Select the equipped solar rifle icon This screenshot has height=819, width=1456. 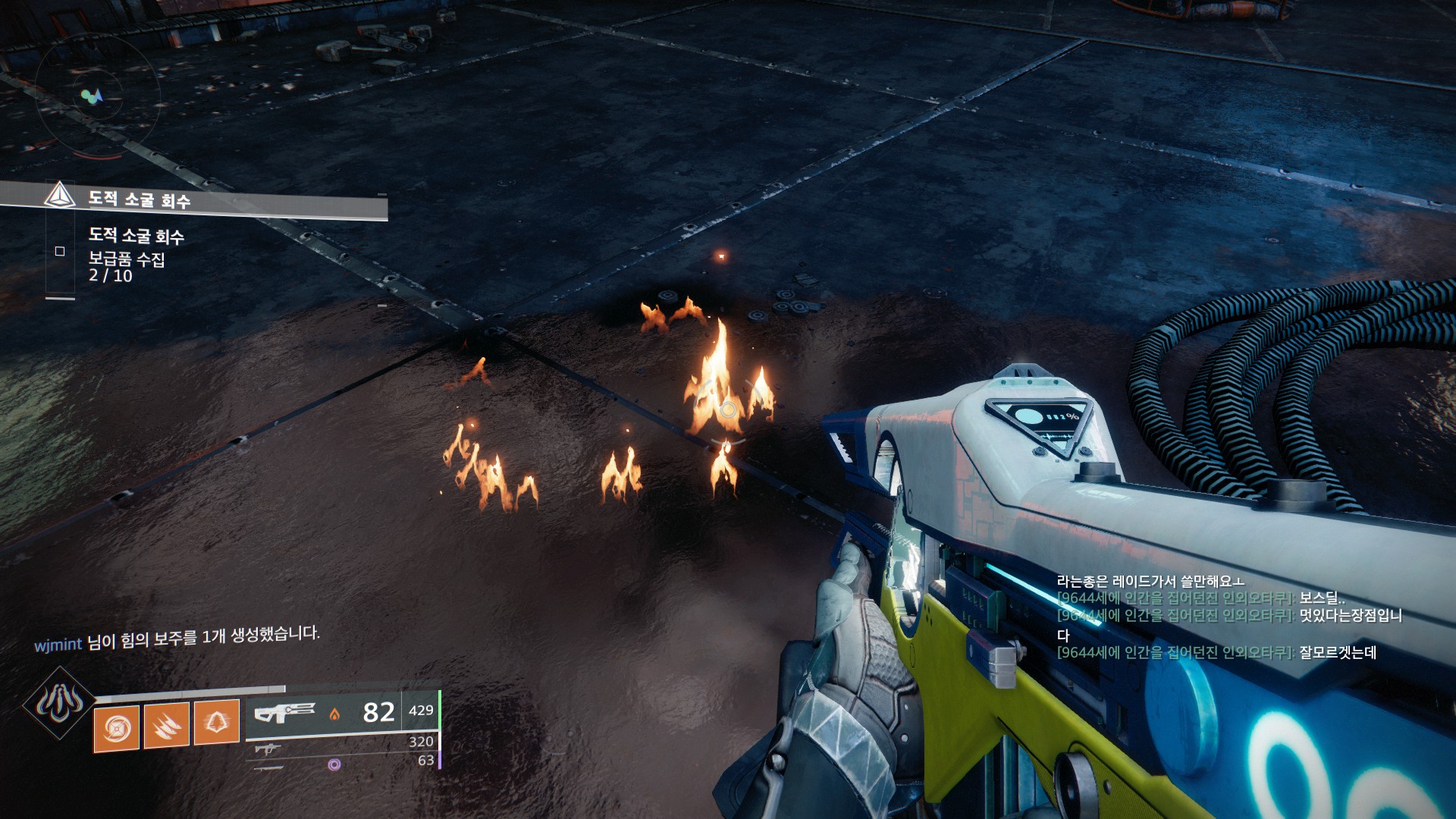click(x=284, y=713)
